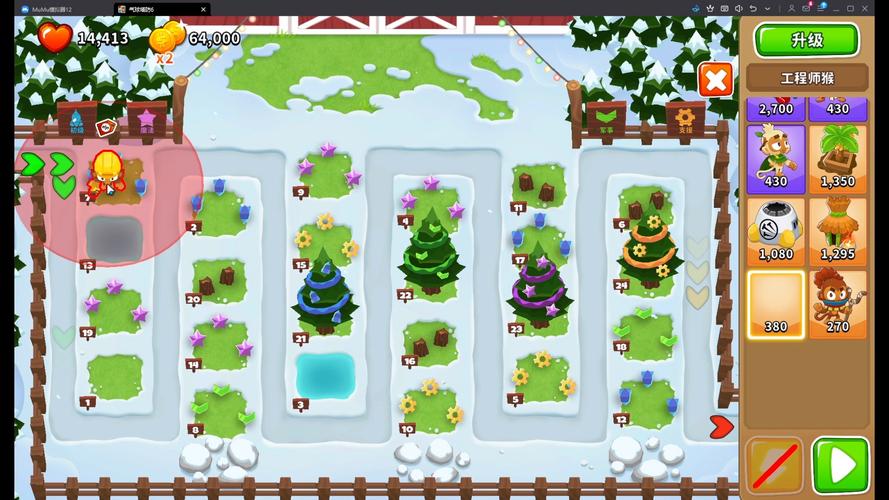The height and width of the screenshot is (500, 889).
Task: Close the tower placement with orange X
Action: pyautogui.click(x=715, y=79)
